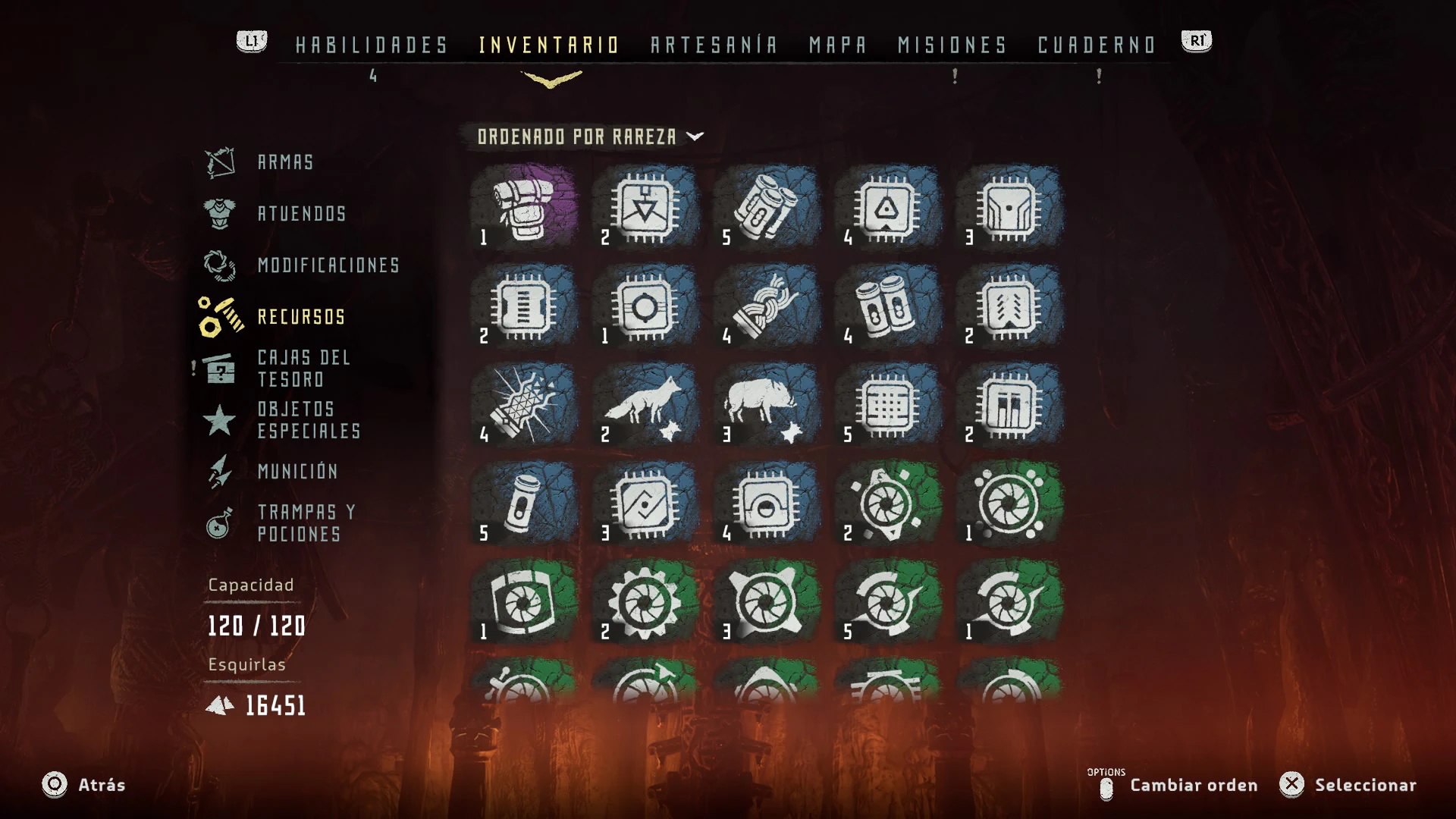Pick the three canisters resource slot
The height and width of the screenshot is (819, 1456).
767,206
